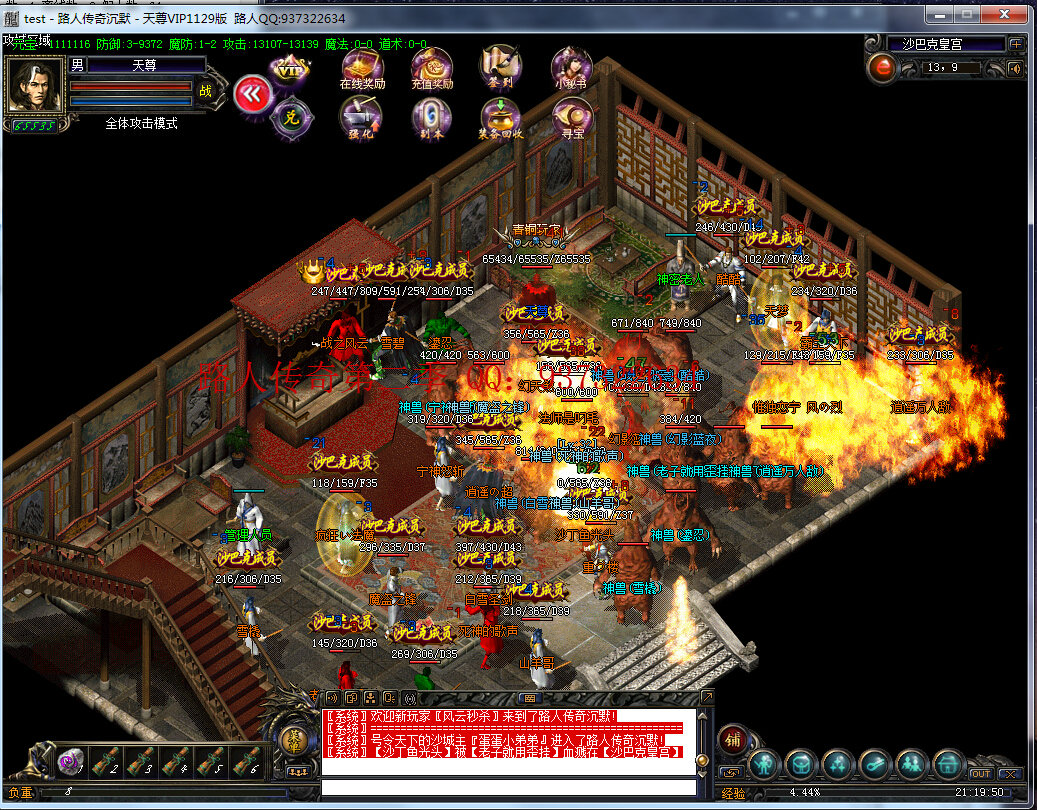1037x810 pixels.
Task: Open the 充 recharge icon
Action: pos(289,116)
